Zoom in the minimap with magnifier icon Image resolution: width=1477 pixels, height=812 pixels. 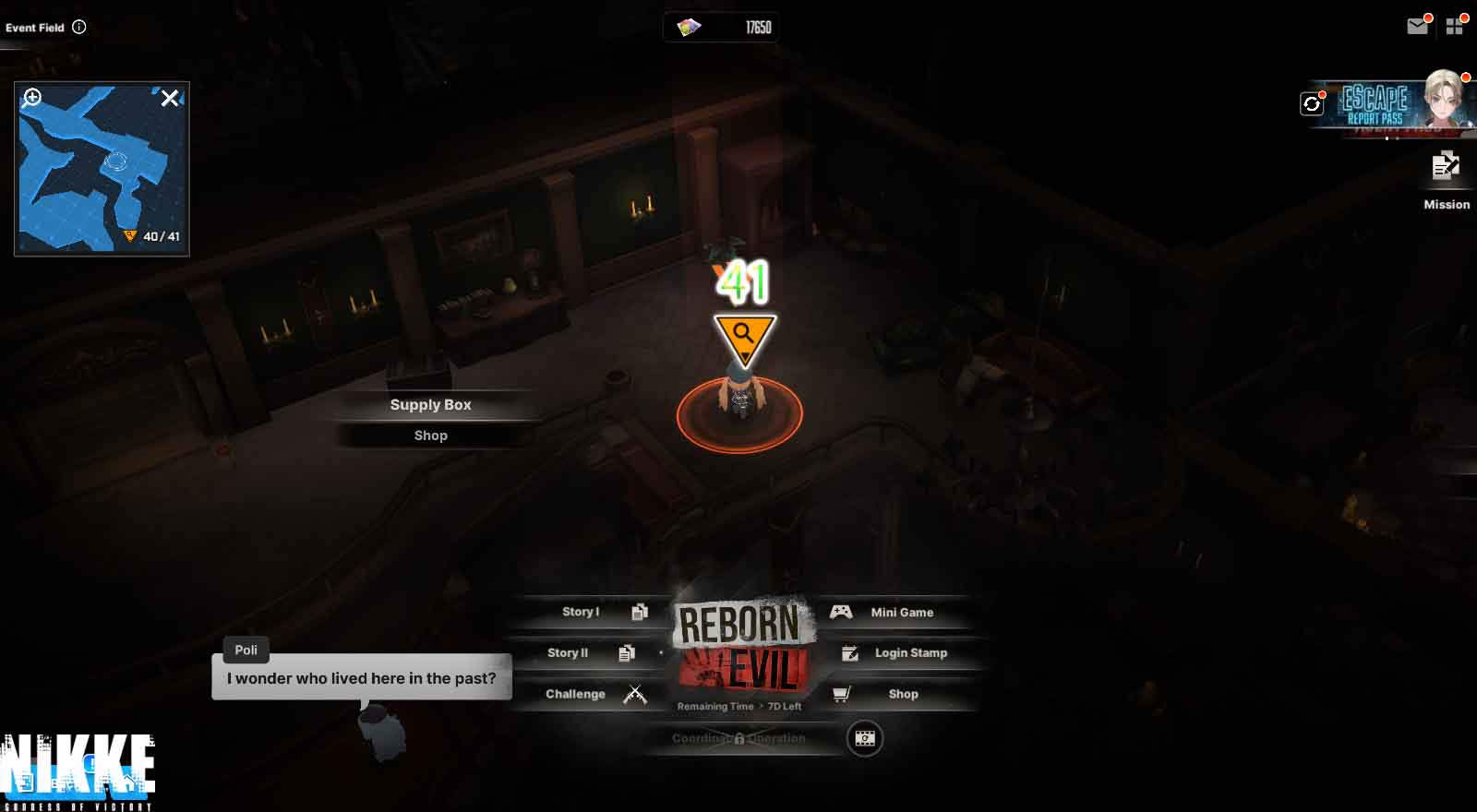tap(33, 98)
